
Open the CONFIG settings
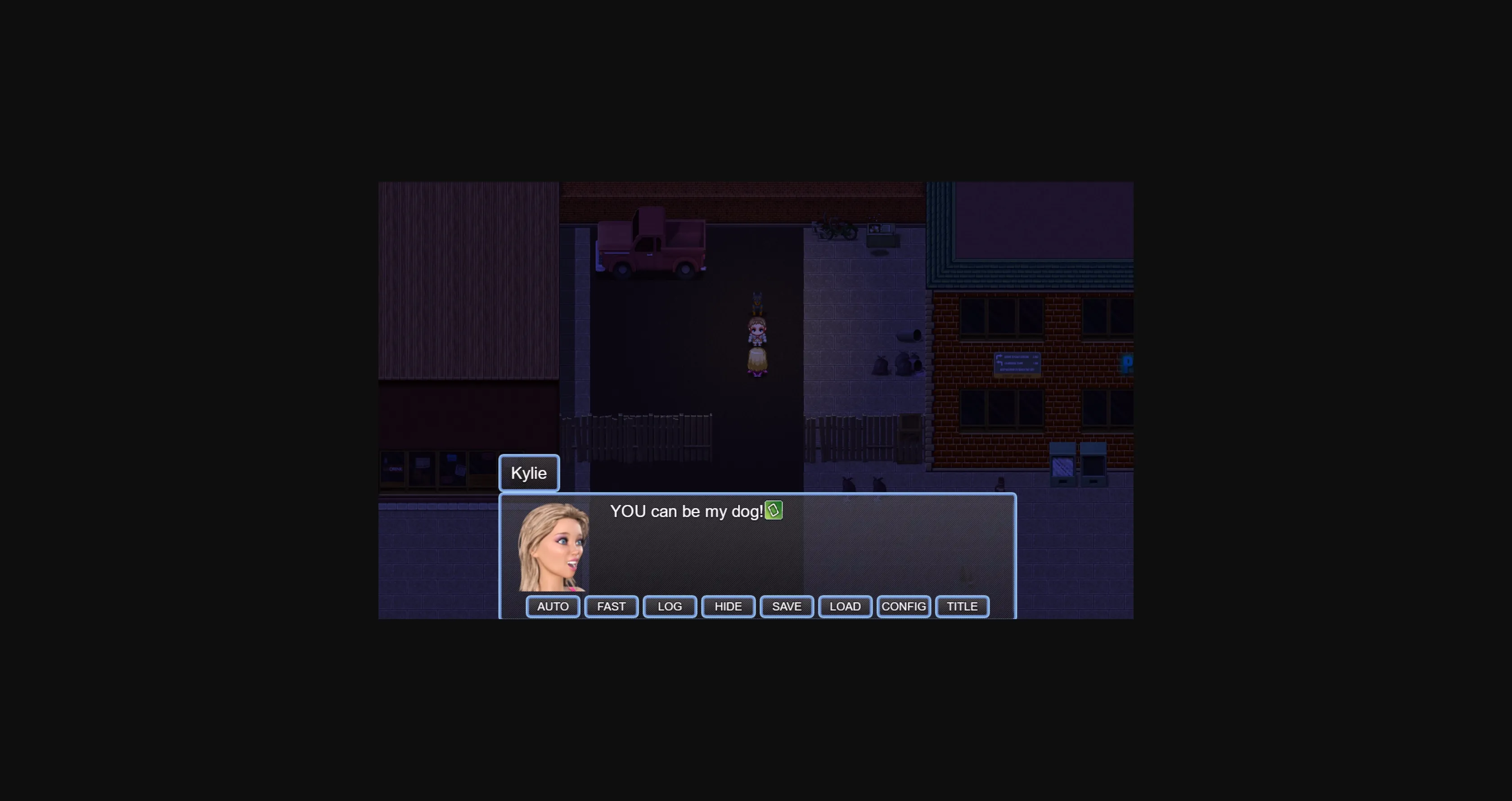pos(903,606)
